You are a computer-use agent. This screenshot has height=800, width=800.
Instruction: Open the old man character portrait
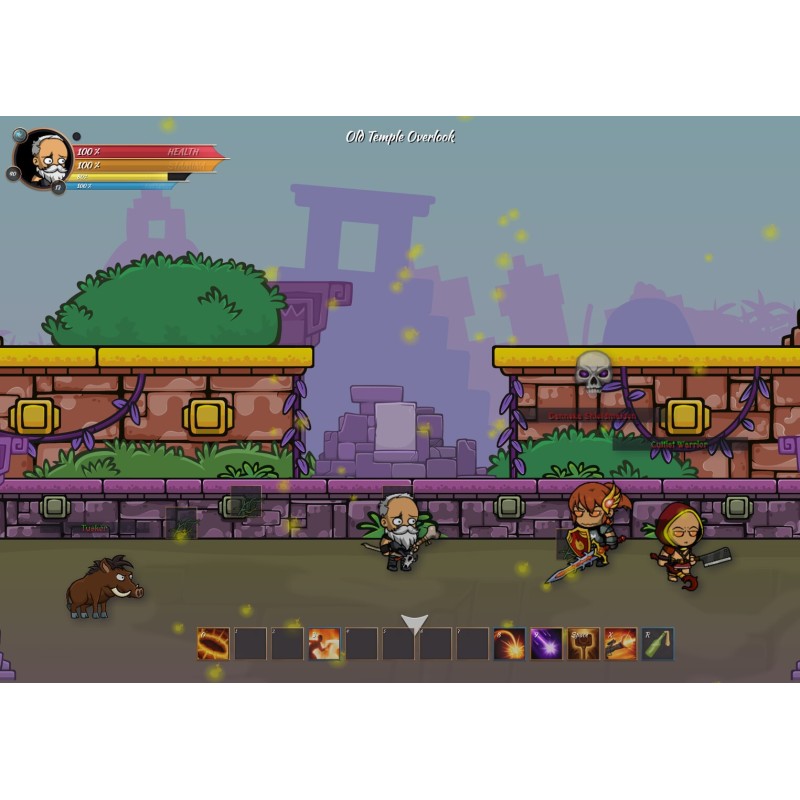[45, 158]
